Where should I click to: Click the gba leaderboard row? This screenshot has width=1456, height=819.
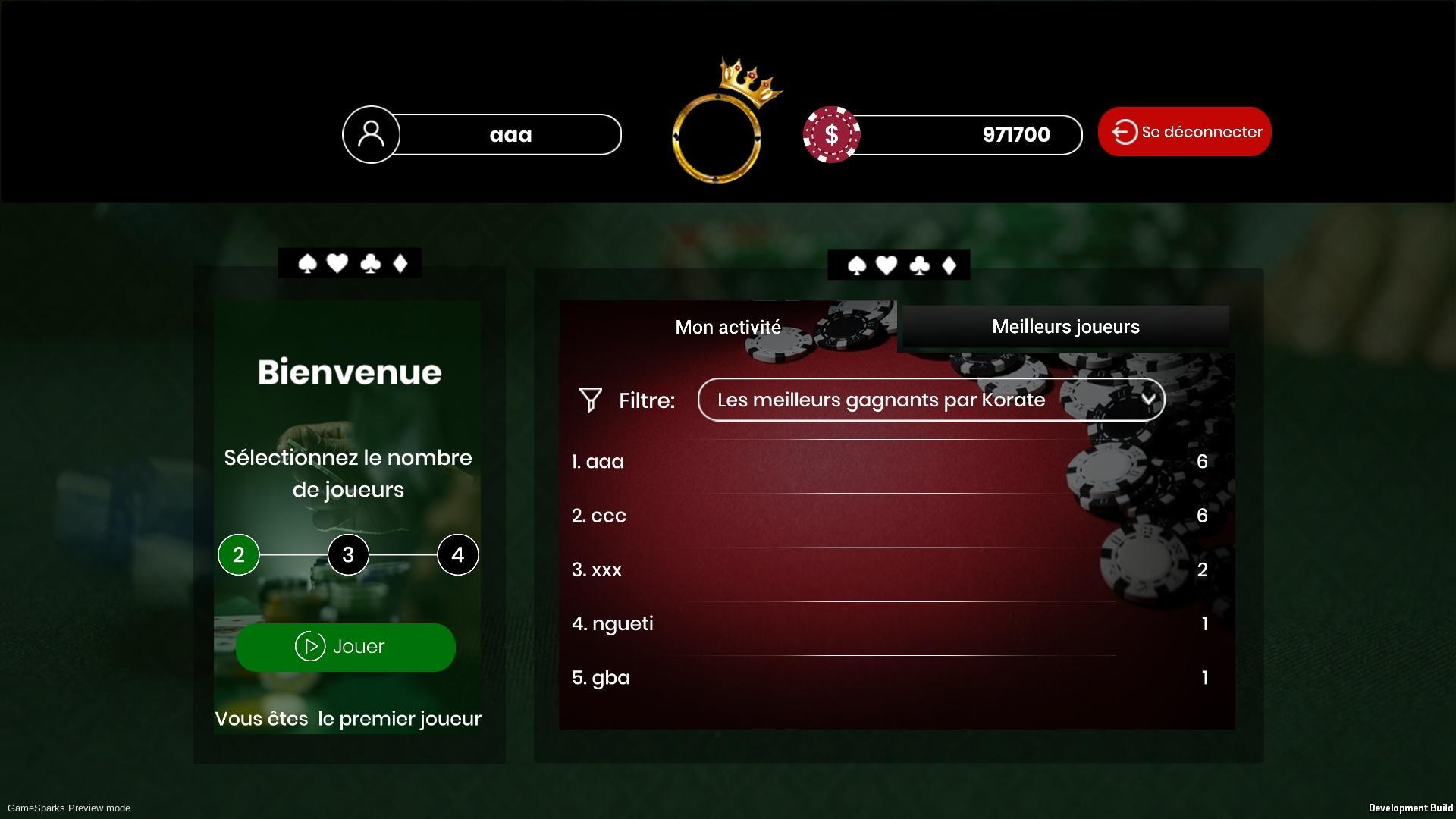pos(889,678)
